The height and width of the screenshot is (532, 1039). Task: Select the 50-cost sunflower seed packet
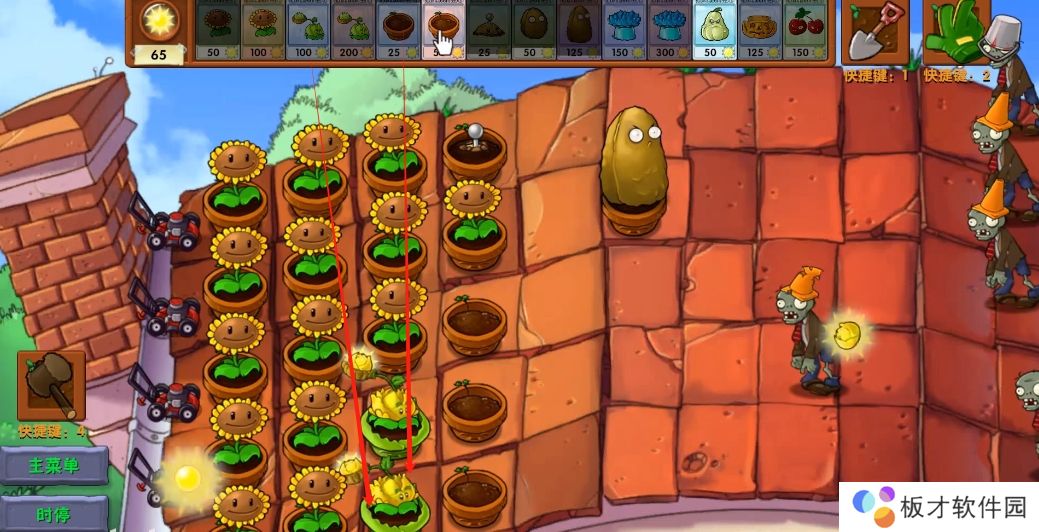point(217,32)
